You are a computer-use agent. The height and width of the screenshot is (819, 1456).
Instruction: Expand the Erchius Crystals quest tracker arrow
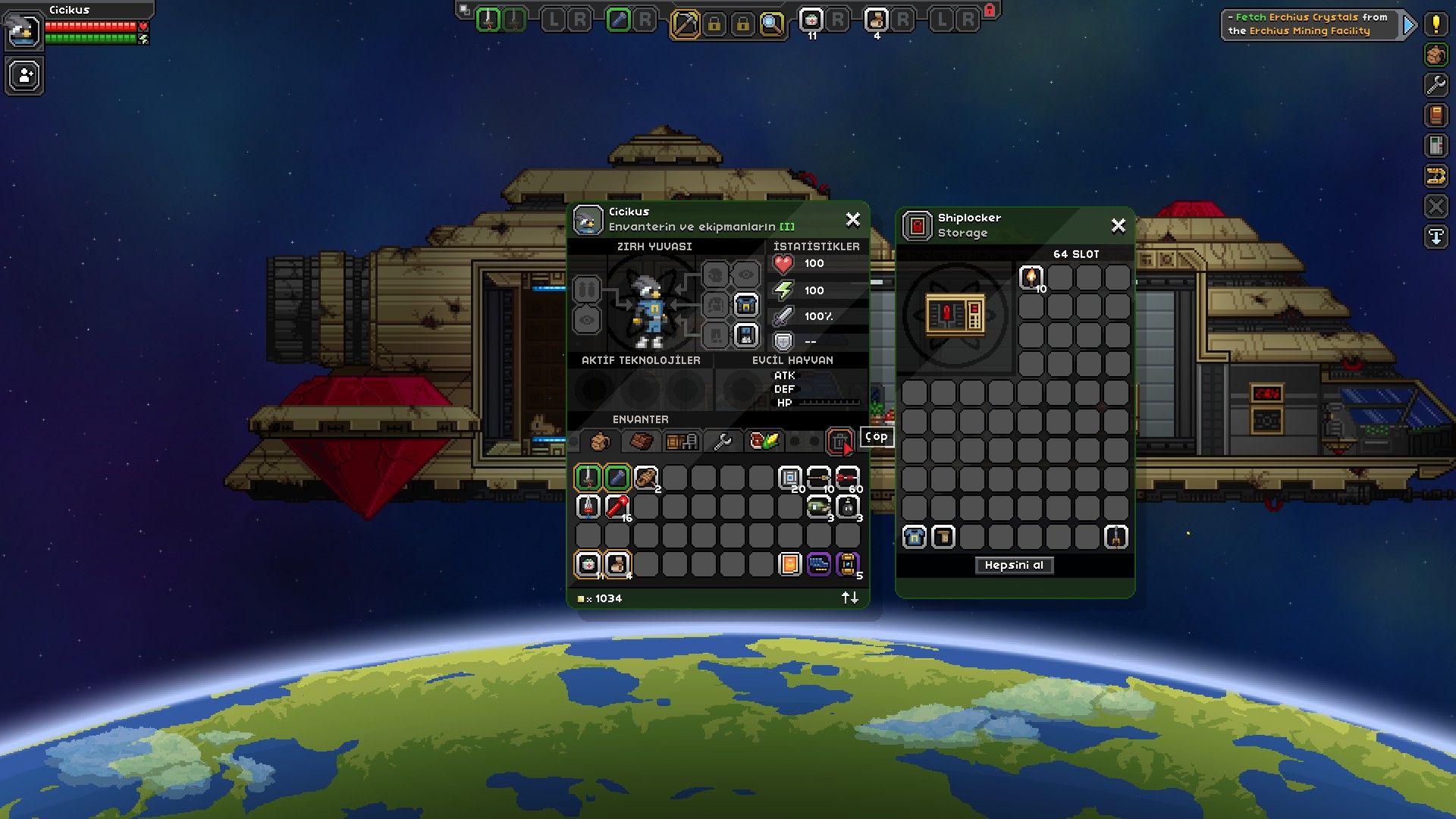(x=1409, y=25)
